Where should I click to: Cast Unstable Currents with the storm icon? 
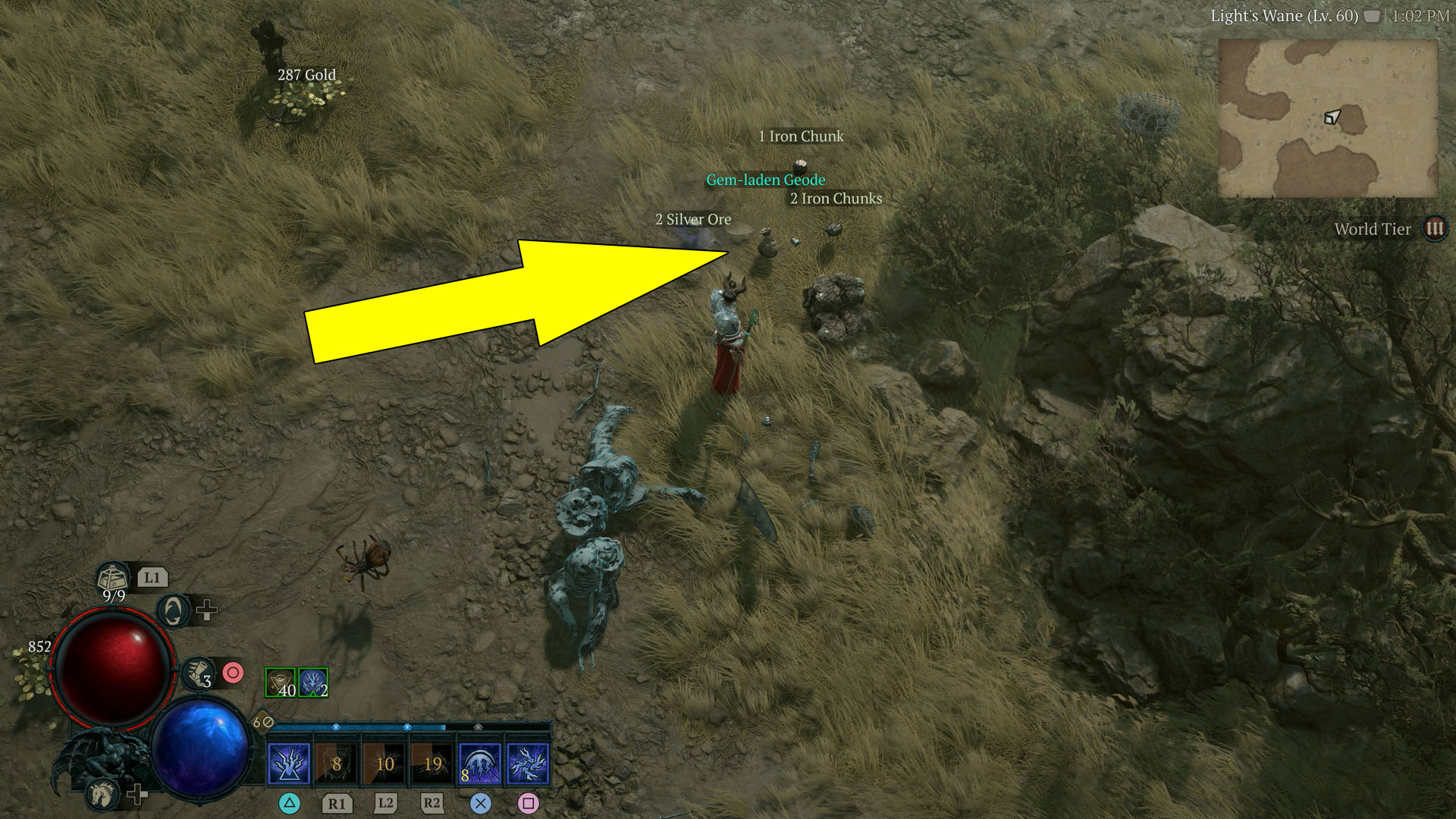tap(479, 764)
